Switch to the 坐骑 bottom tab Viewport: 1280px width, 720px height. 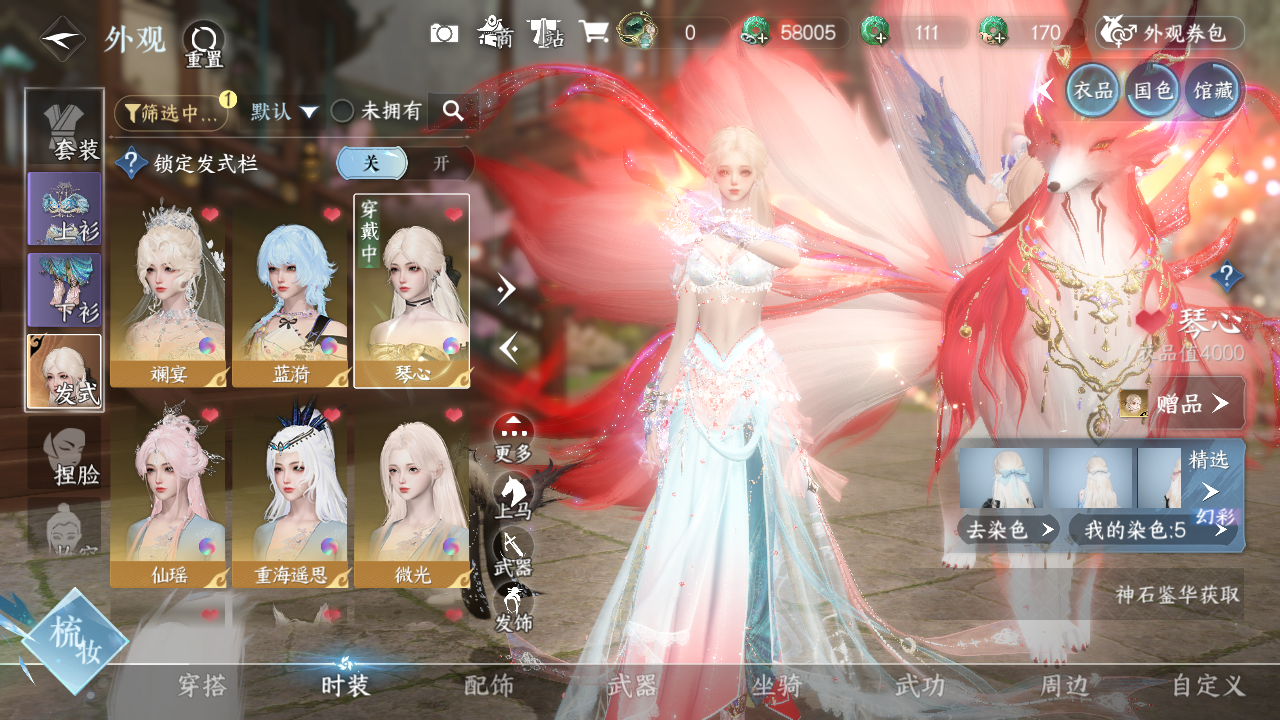click(777, 685)
